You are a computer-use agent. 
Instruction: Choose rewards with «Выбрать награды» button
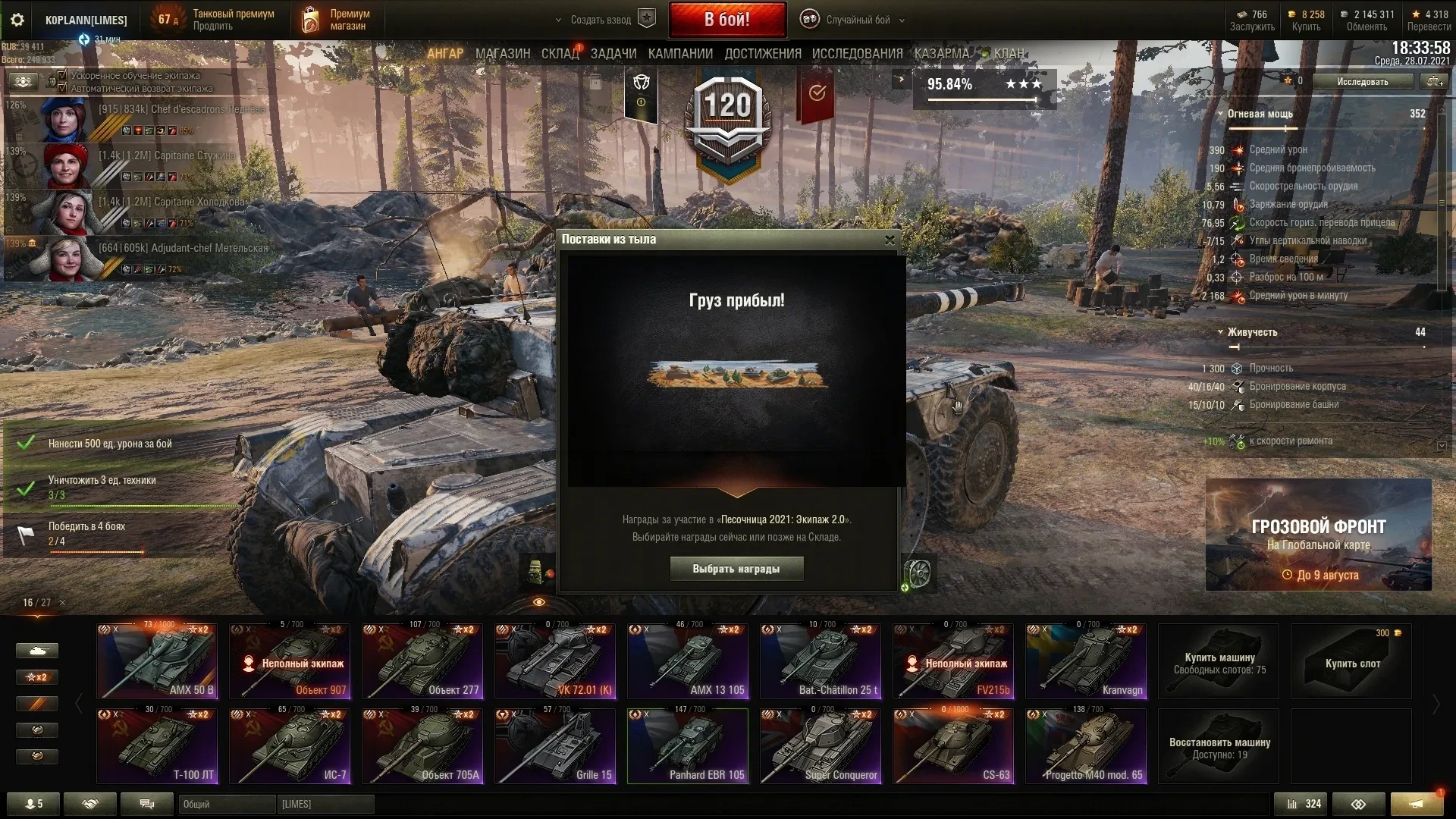click(x=736, y=569)
